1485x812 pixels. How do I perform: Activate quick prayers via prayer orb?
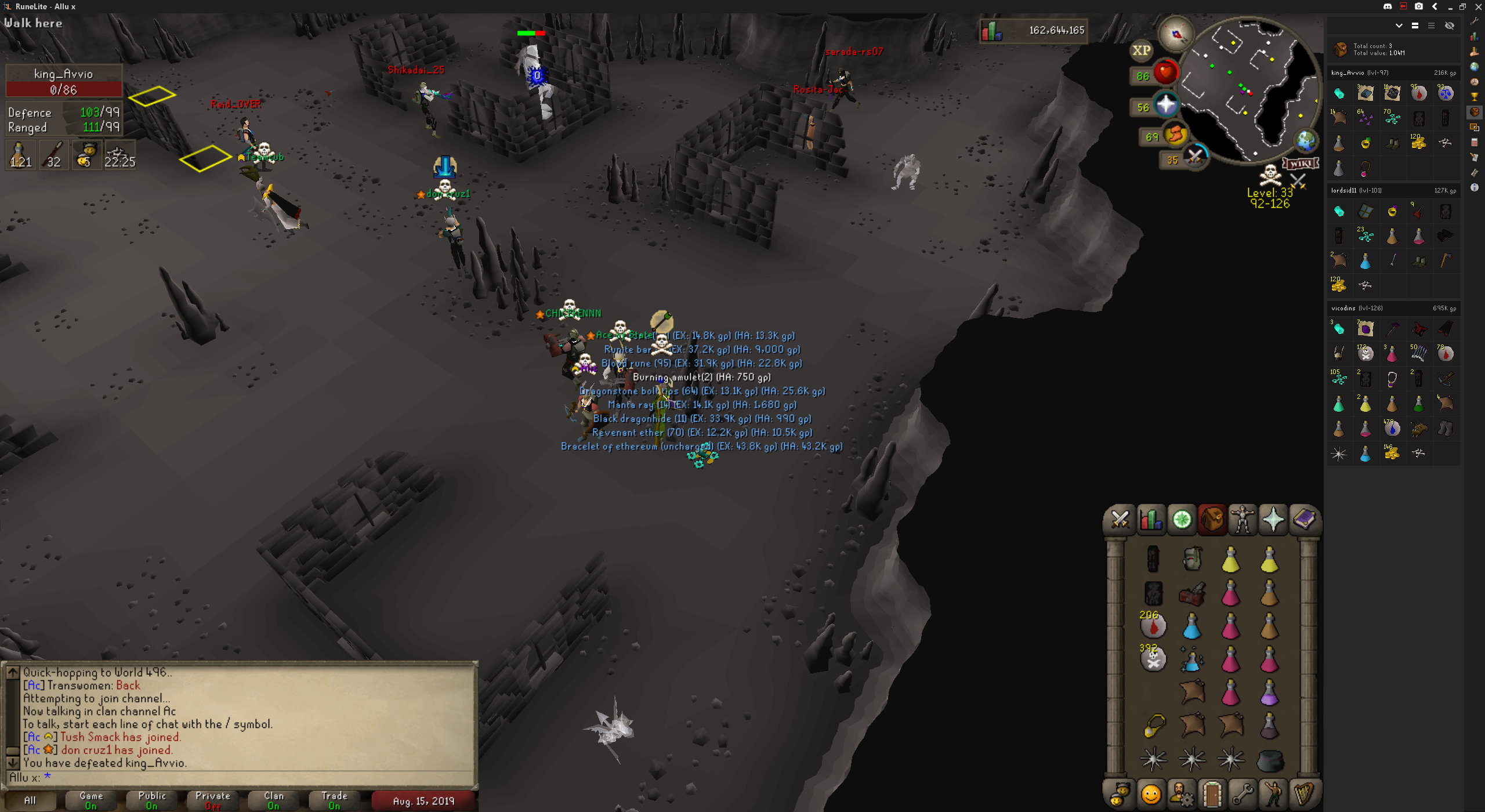click(x=1165, y=106)
